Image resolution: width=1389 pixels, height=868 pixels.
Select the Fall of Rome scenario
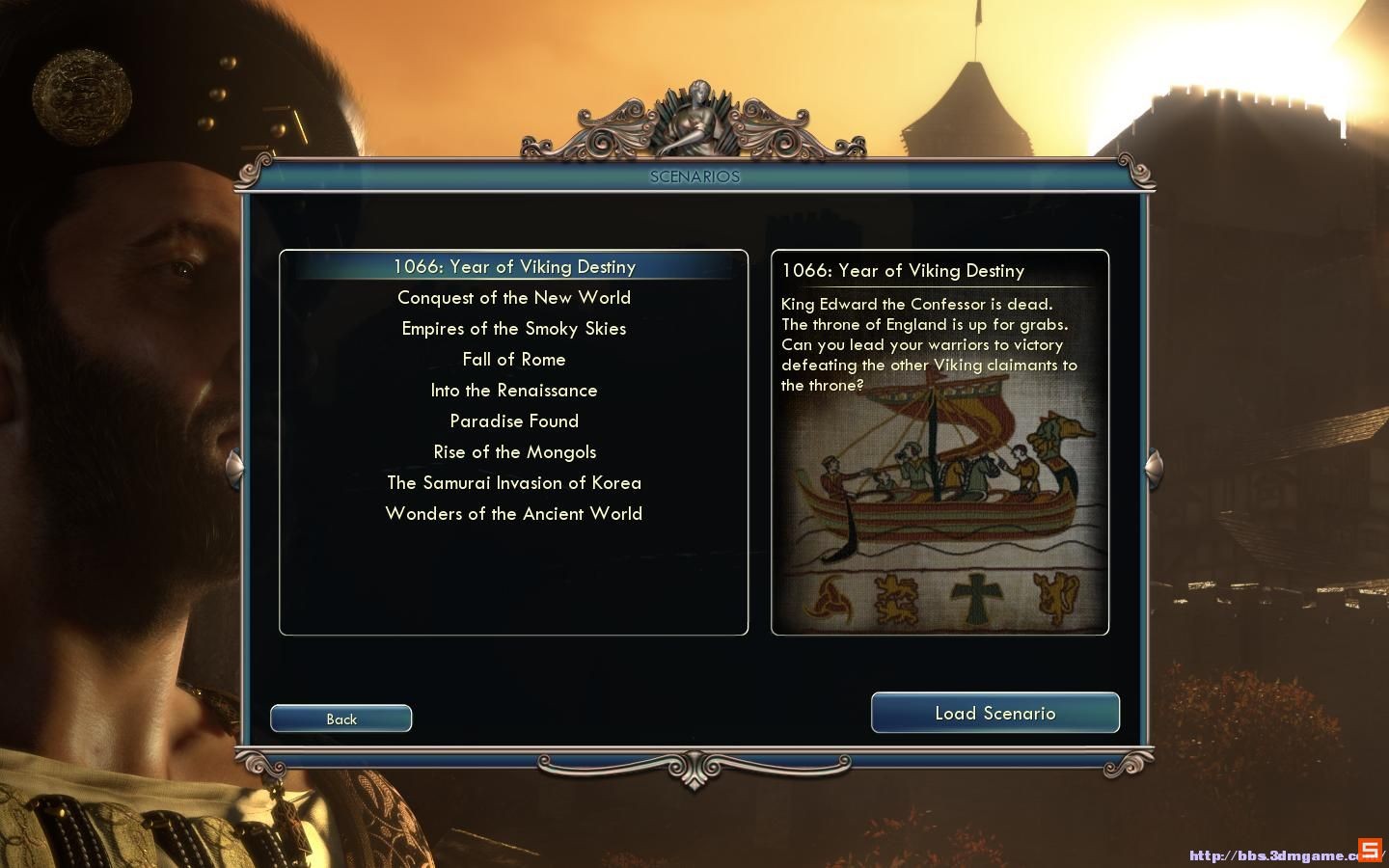click(513, 360)
